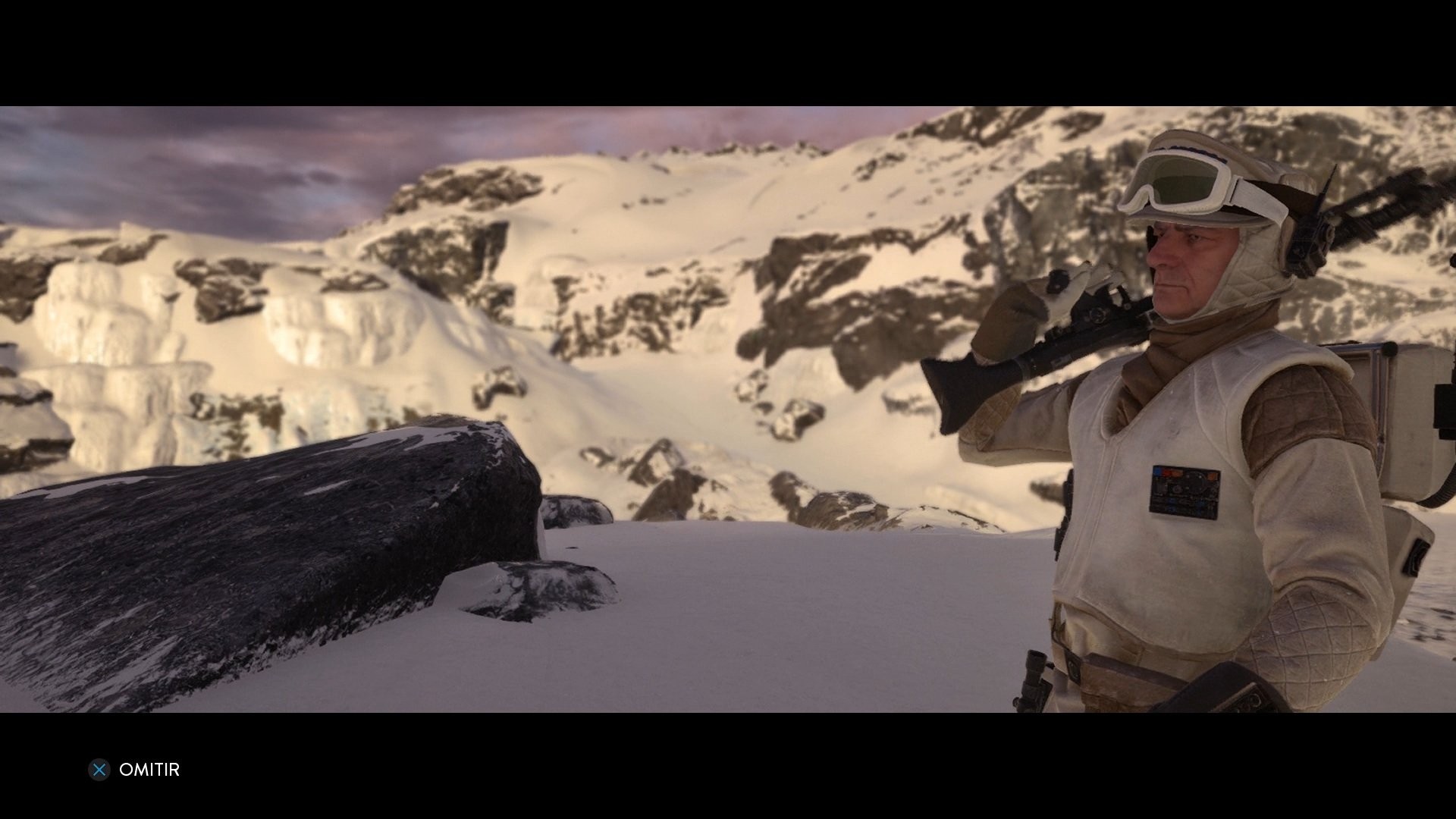Click the circular dark icon beside OMITIR

tap(99, 770)
